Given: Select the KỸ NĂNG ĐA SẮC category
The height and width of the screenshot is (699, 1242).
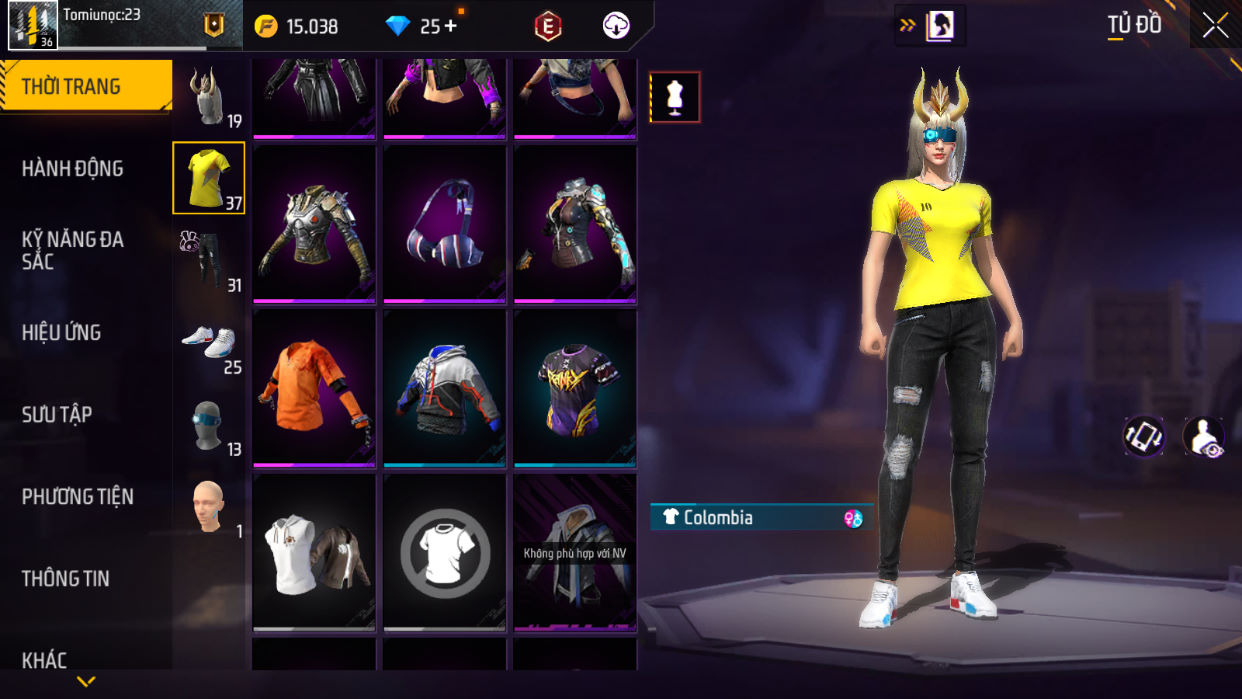Looking at the screenshot, I should [73, 250].
